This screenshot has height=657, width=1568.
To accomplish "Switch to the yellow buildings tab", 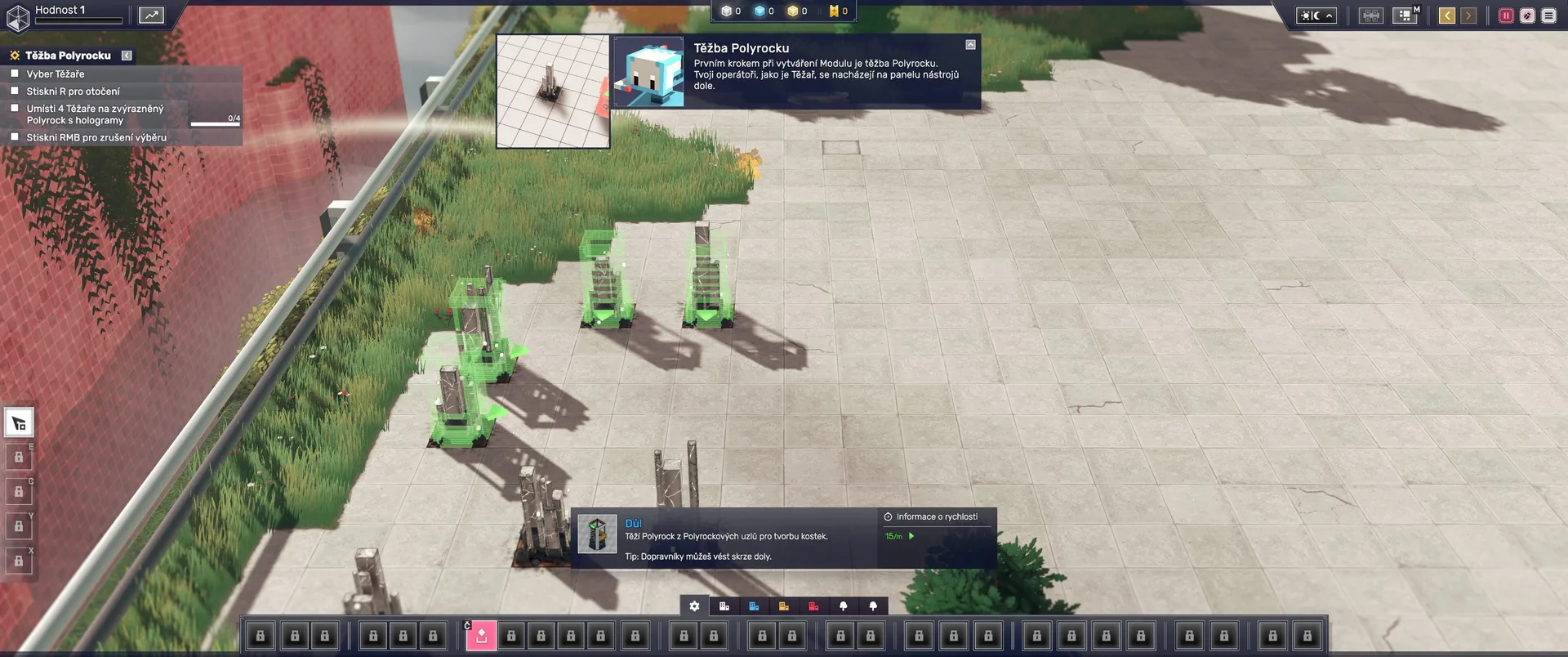I will 784,606.
